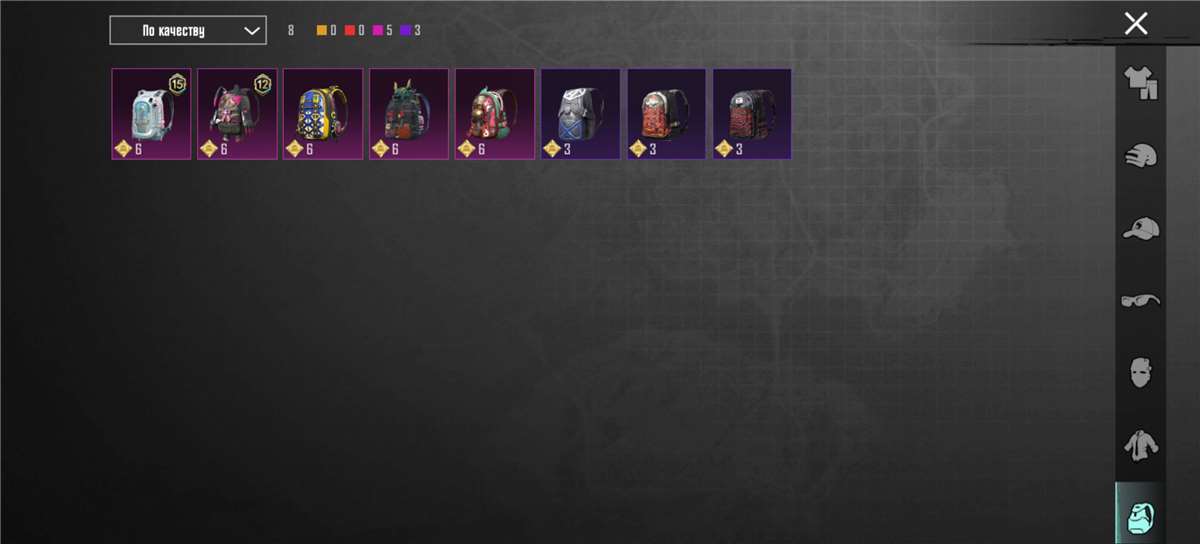Choose the yellow and blue patterned backpack
Image resolution: width=1200 pixels, height=544 pixels.
[x=323, y=113]
